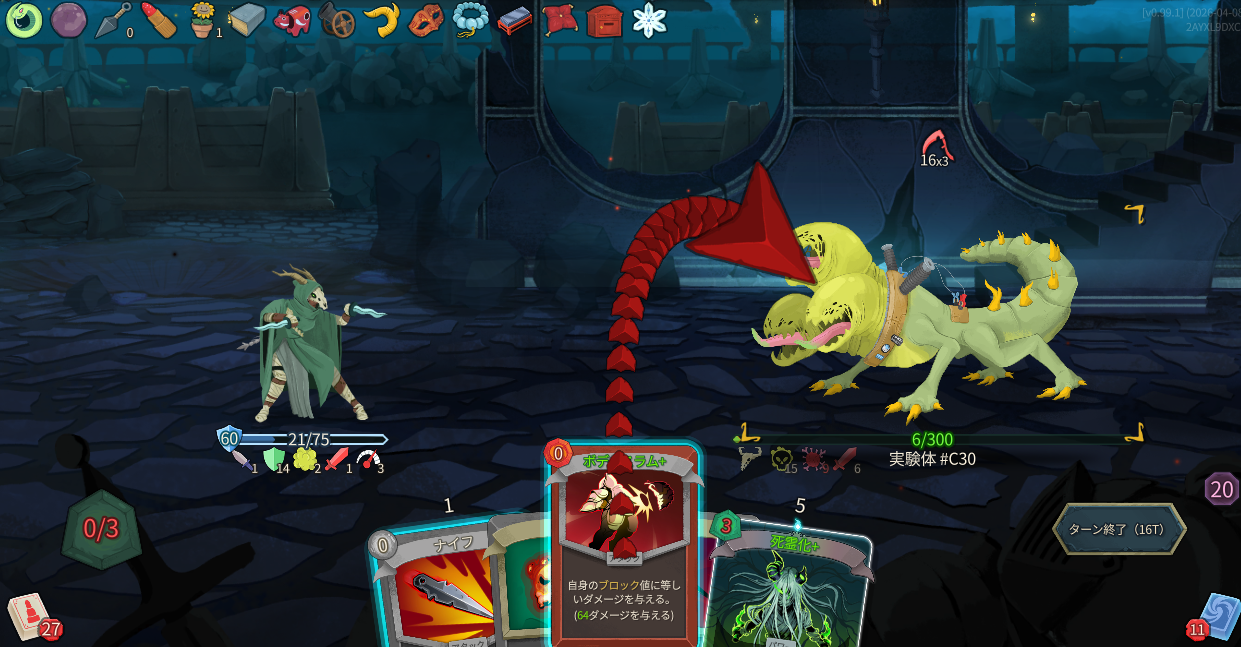This screenshot has height=647, width=1241.
Task: Inspect the red lipstick relic
Action: (157, 19)
